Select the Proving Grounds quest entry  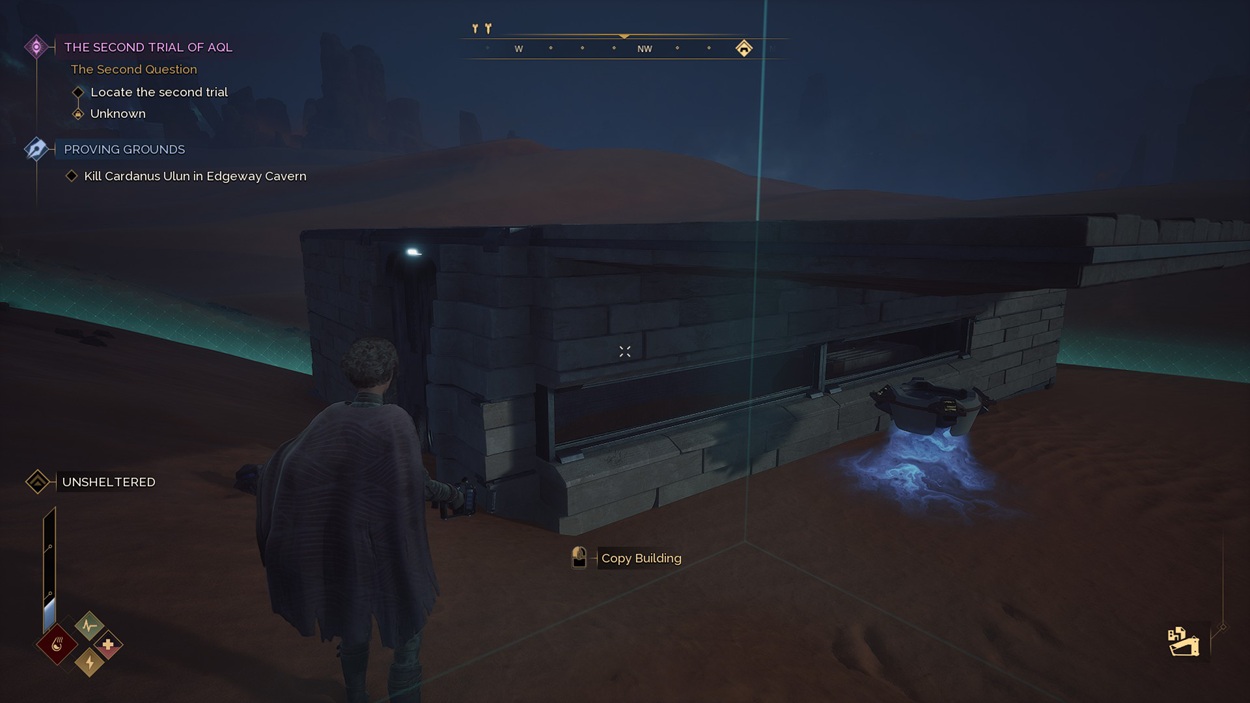[x=124, y=149]
